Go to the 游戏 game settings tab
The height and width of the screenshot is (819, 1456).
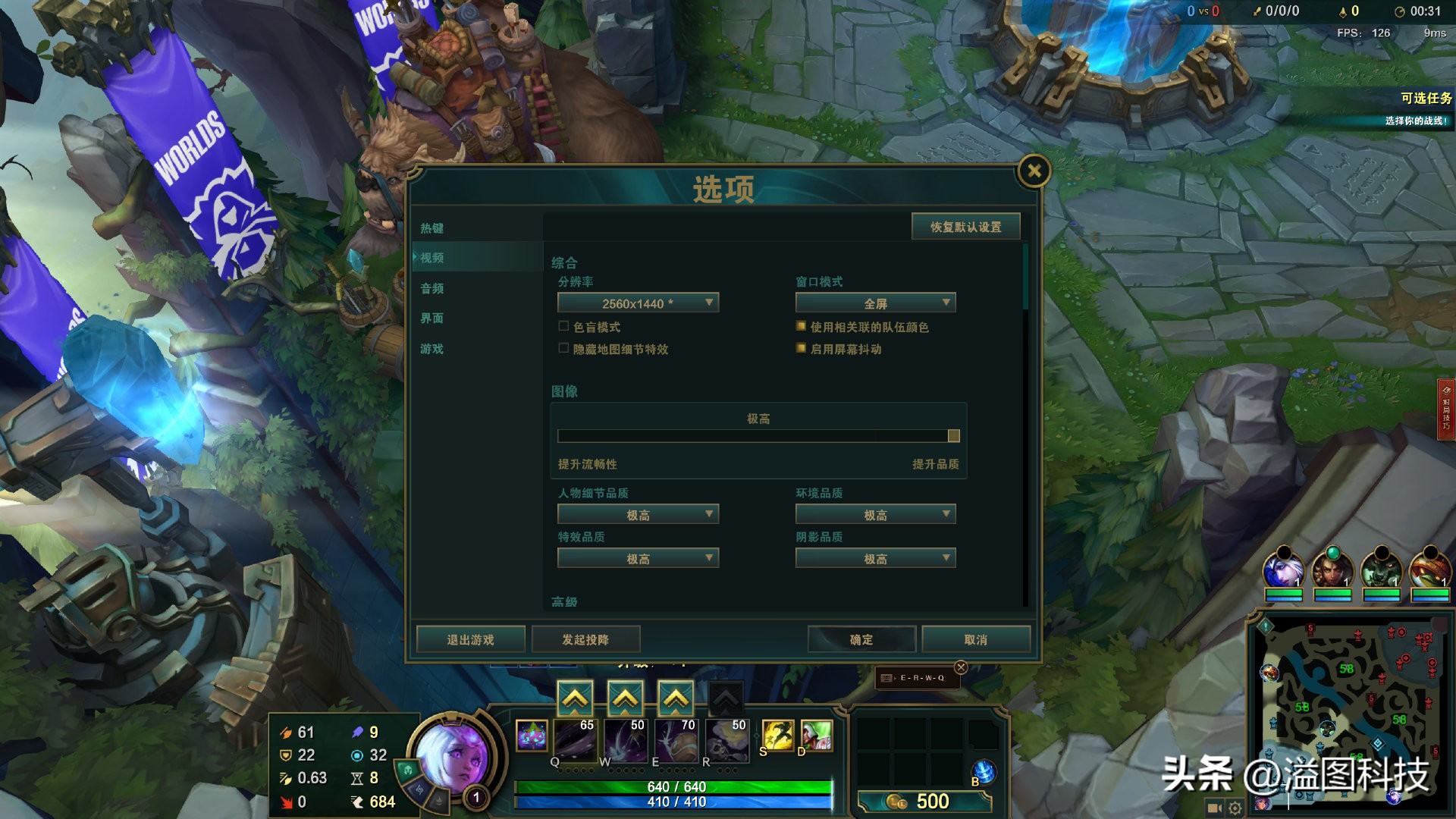pos(432,349)
